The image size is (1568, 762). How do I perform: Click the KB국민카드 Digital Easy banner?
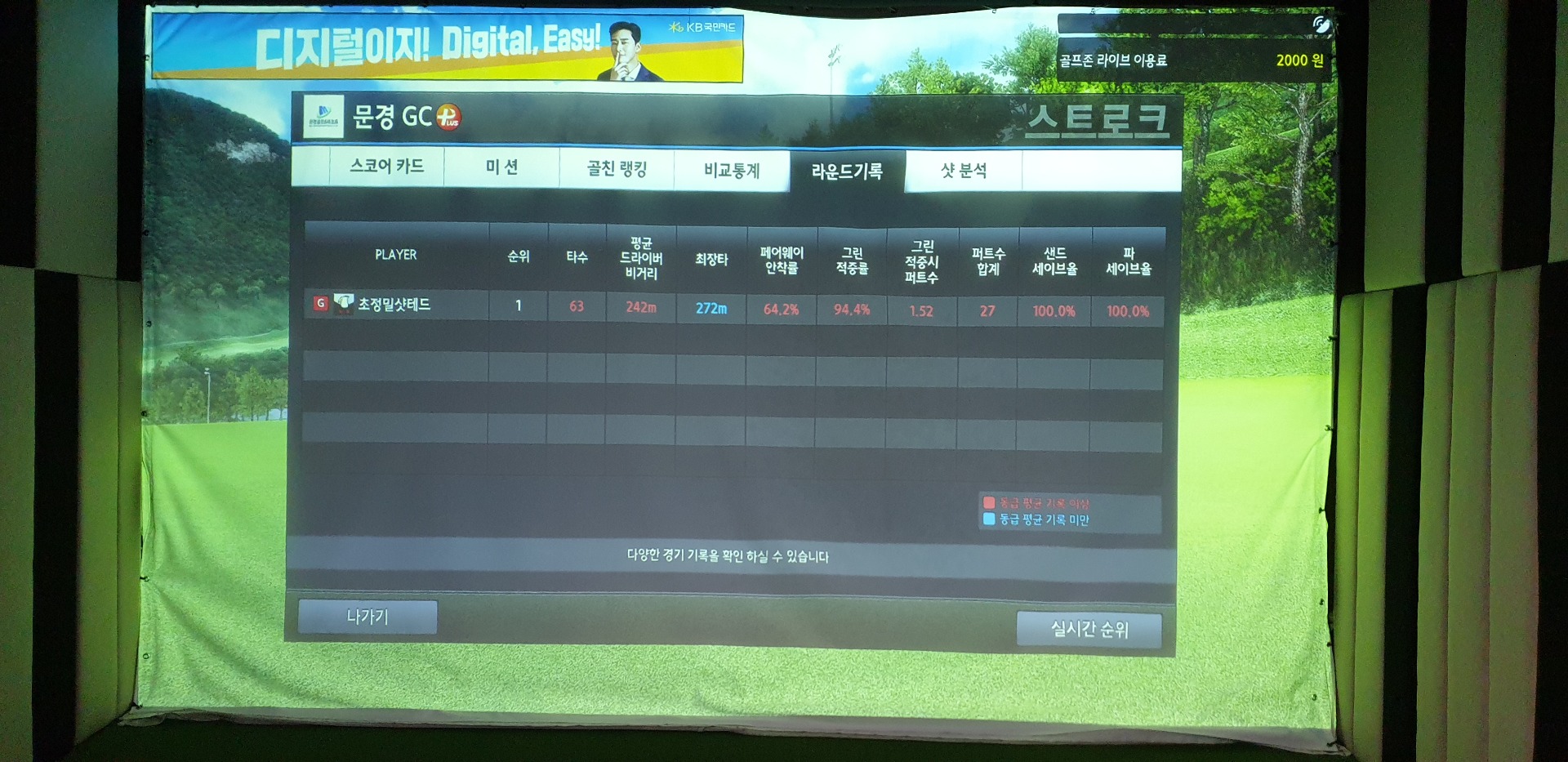point(448,47)
